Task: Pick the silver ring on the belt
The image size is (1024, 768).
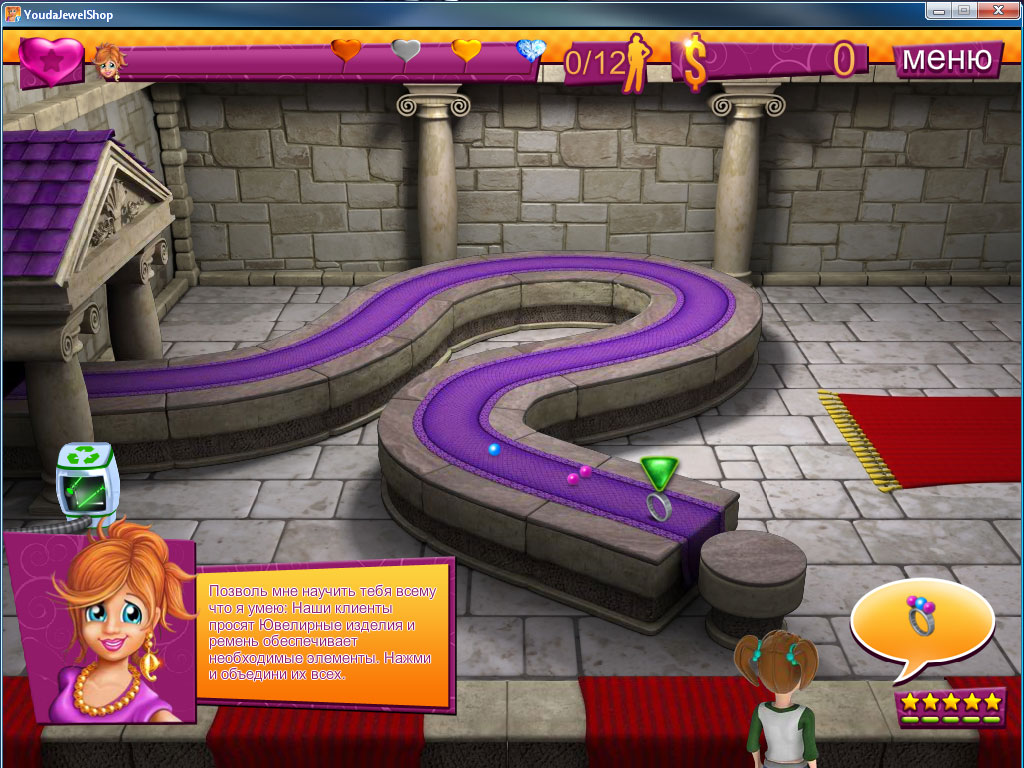Action: coord(657,507)
